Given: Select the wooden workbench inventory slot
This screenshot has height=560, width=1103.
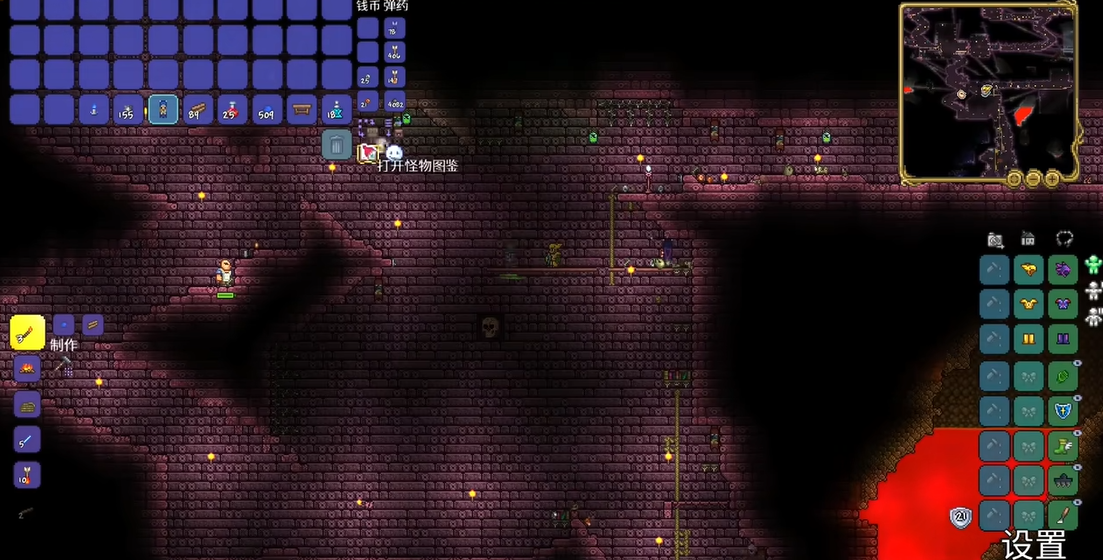Looking at the screenshot, I should 301,109.
